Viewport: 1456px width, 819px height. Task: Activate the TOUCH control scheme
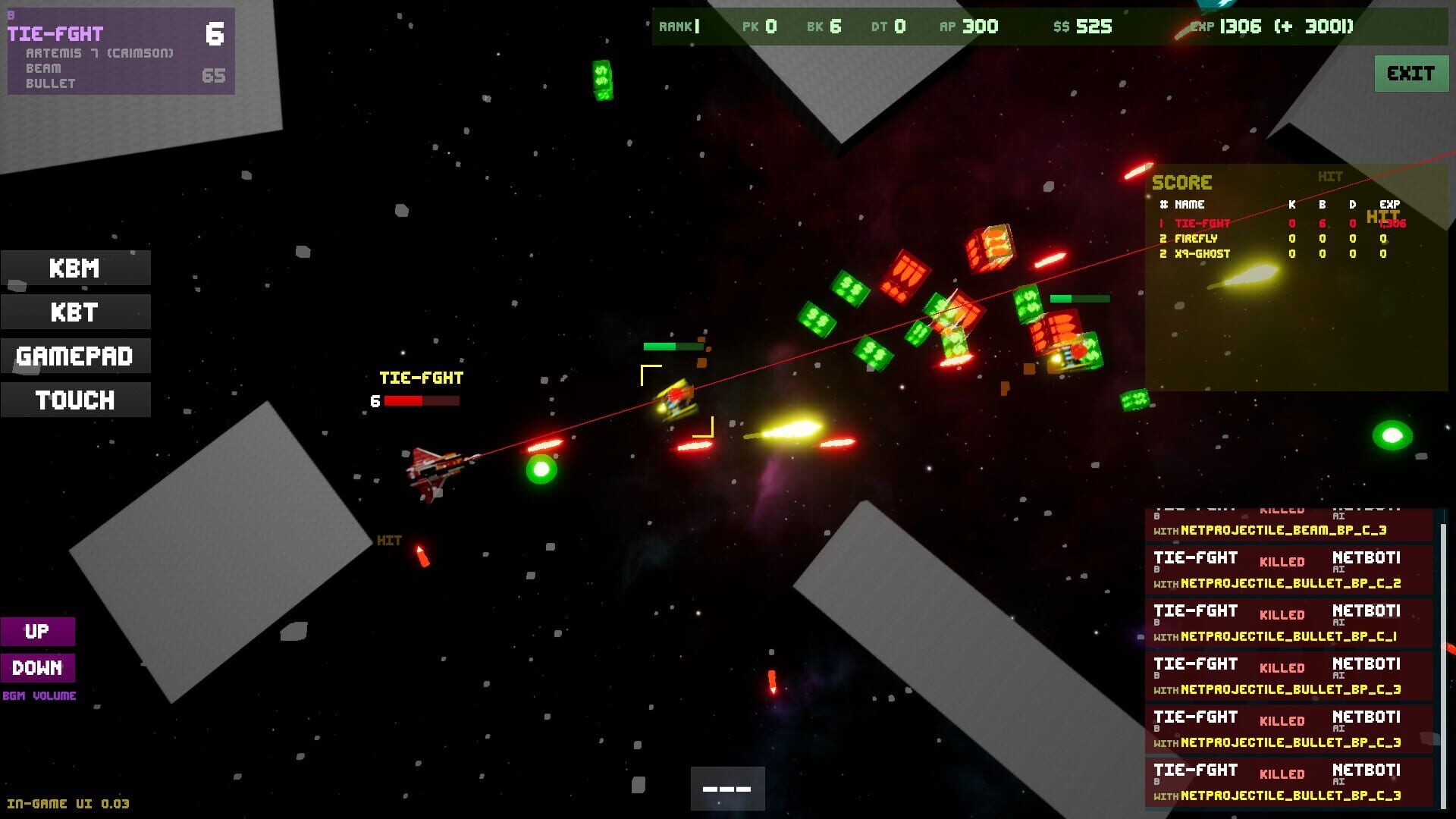[75, 400]
